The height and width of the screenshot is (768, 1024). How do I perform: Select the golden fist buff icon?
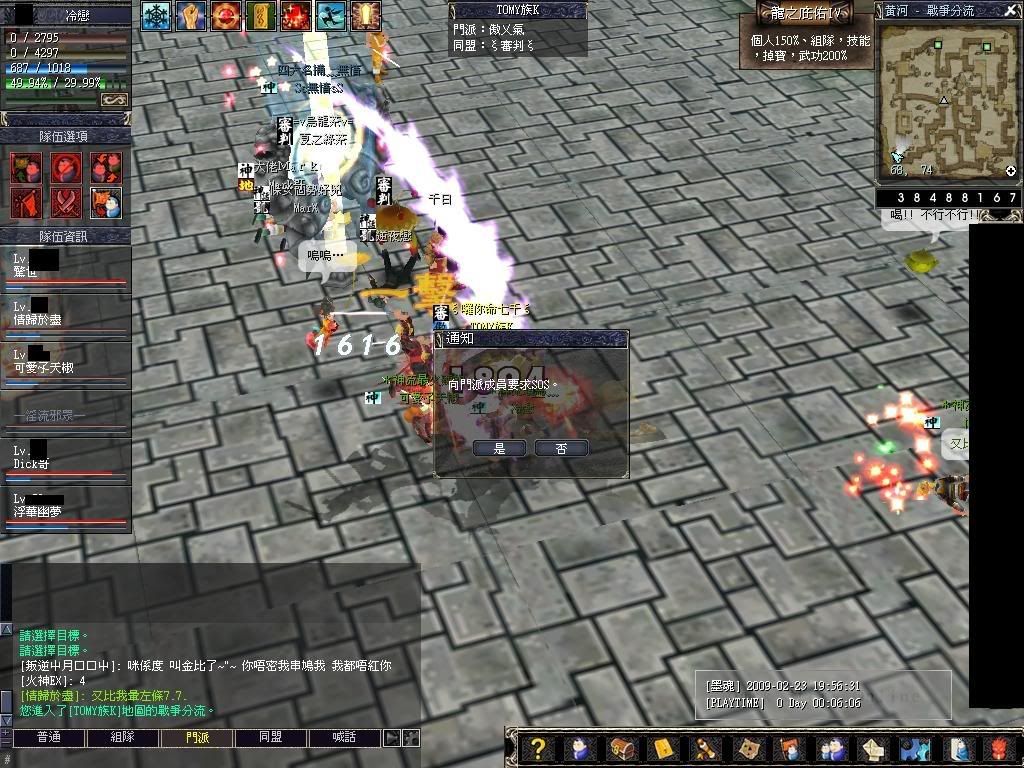click(x=190, y=15)
